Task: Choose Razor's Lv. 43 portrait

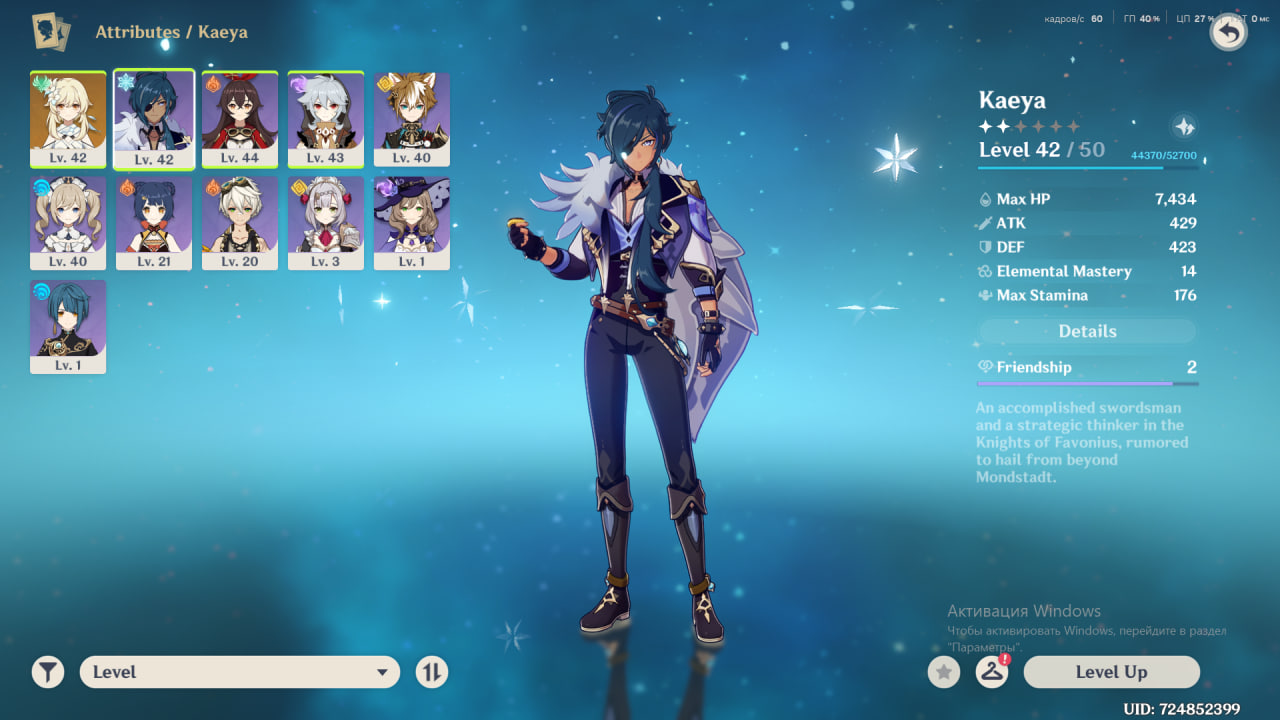Action: (x=326, y=119)
